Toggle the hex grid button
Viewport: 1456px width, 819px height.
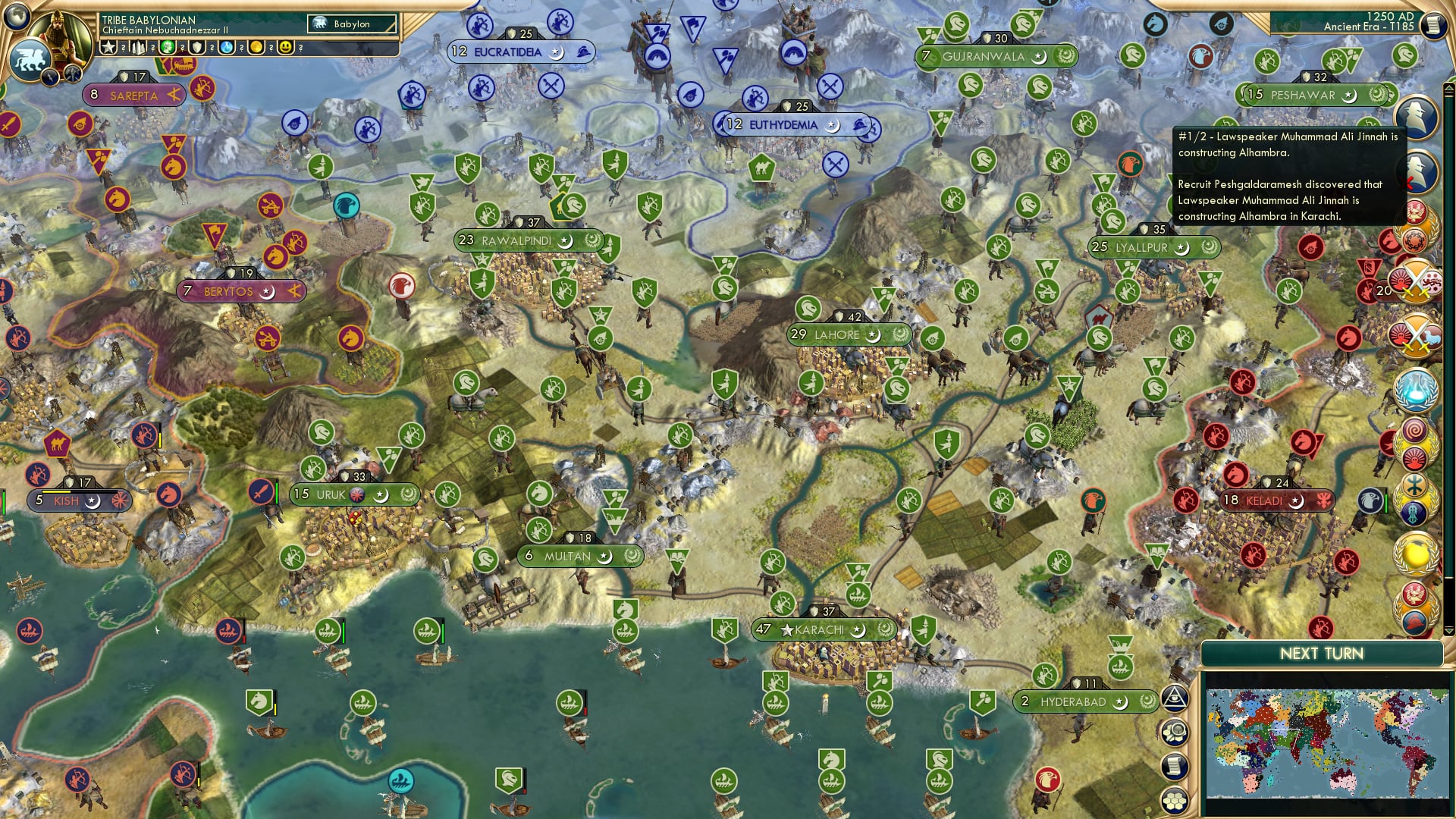(x=1175, y=800)
